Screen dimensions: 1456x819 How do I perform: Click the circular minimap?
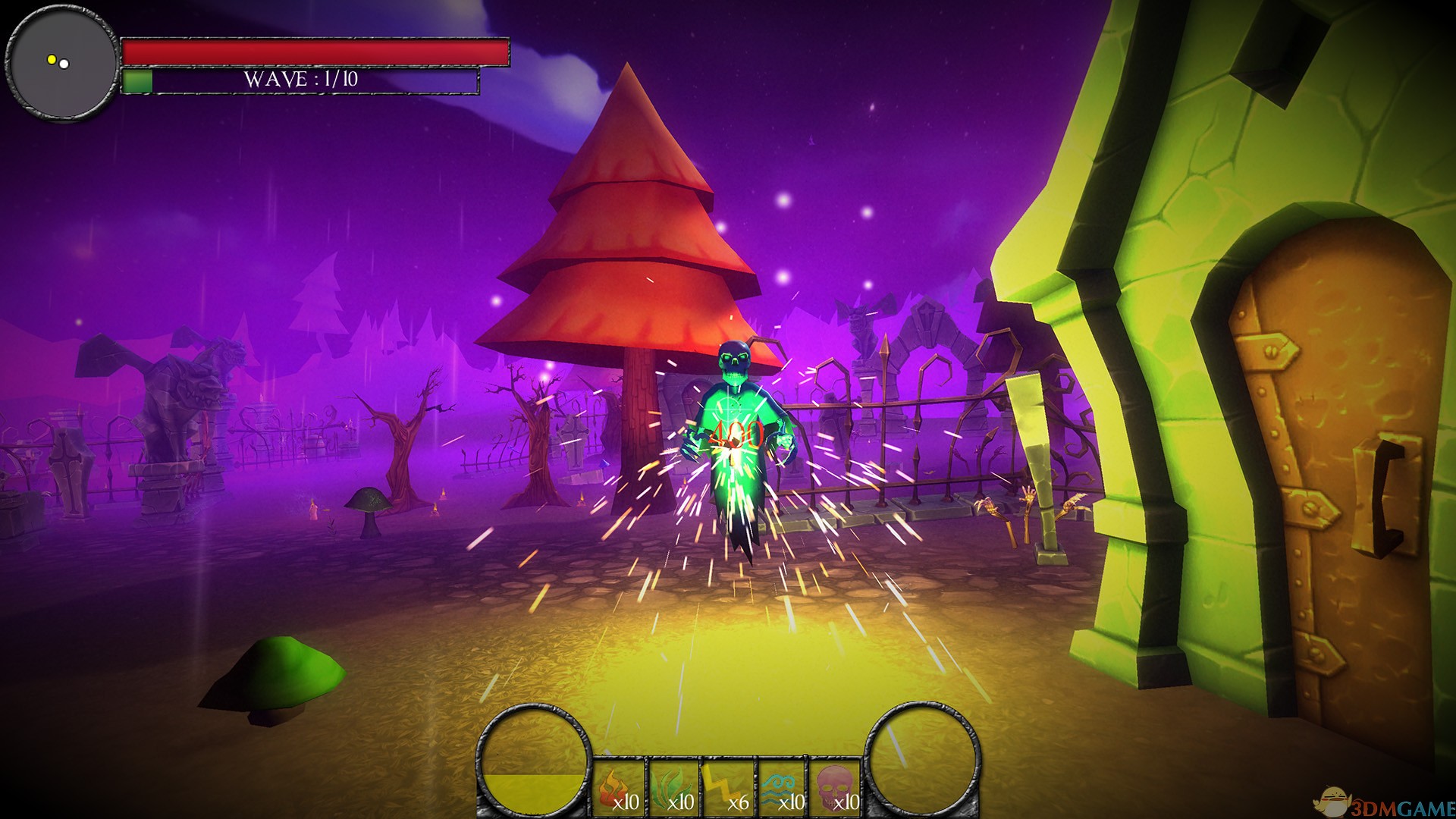[61, 62]
